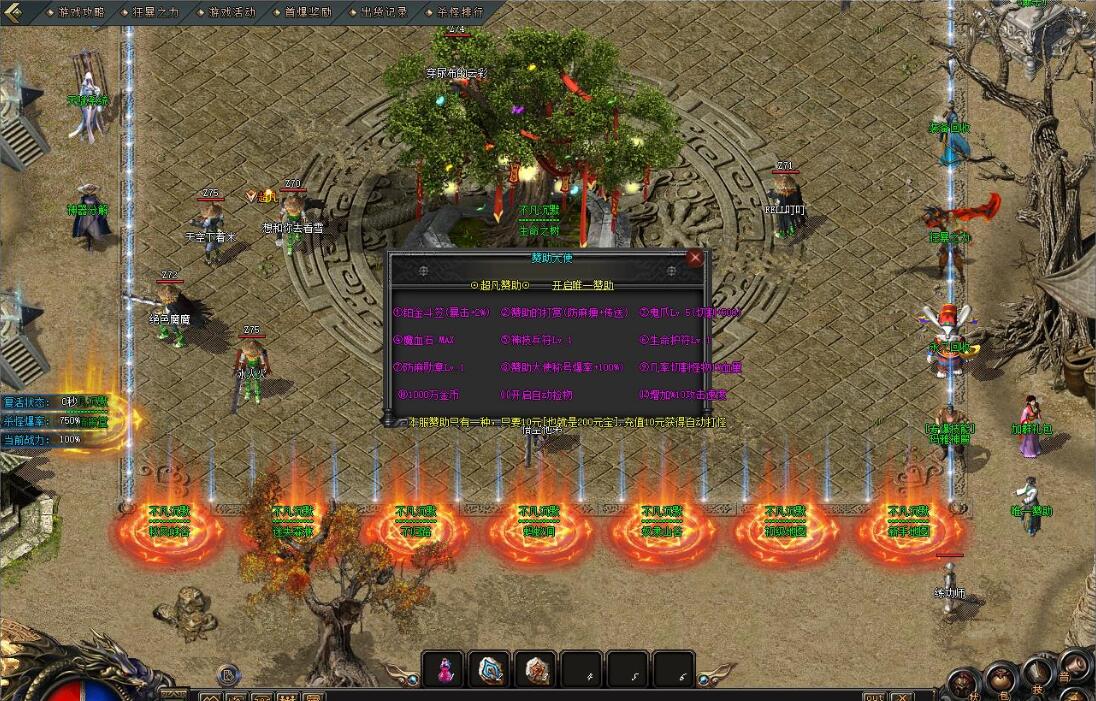Use the pink potion hotbar slot

click(x=443, y=669)
